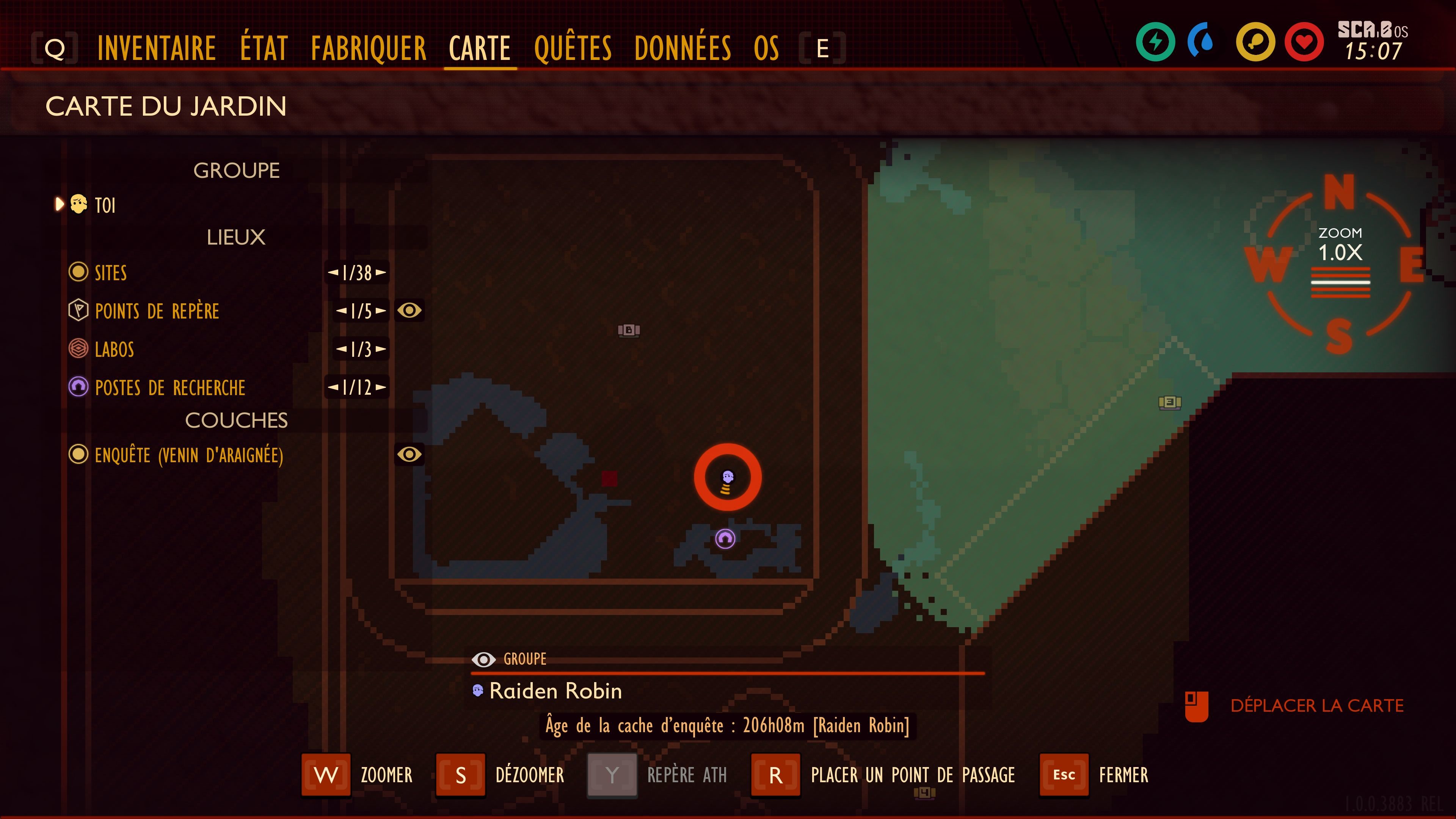Choose the Labos location entry
Screen dimensions: 1456x819
(114, 350)
